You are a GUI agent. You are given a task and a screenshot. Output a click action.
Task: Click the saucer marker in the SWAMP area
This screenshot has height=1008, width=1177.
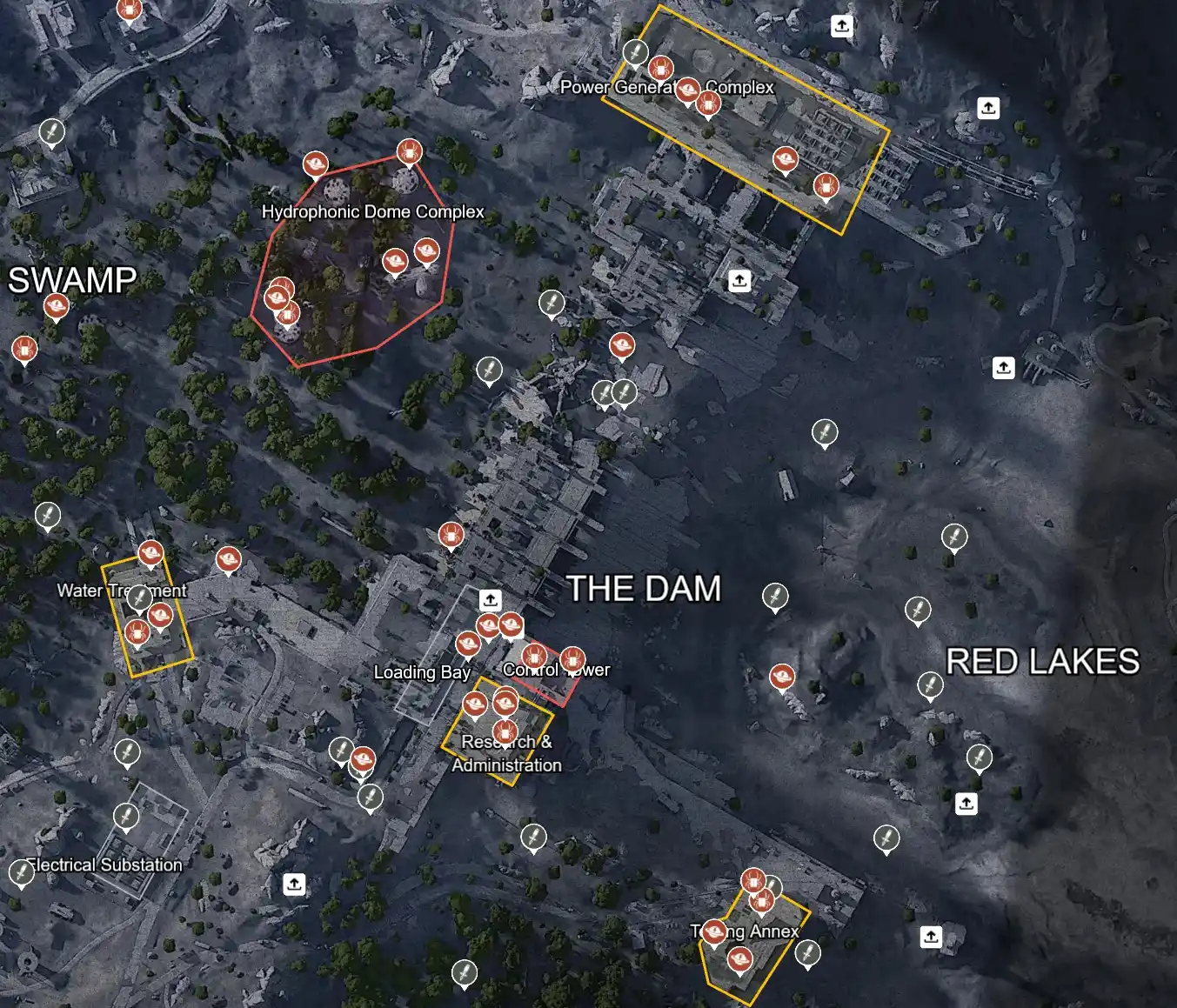(x=57, y=305)
